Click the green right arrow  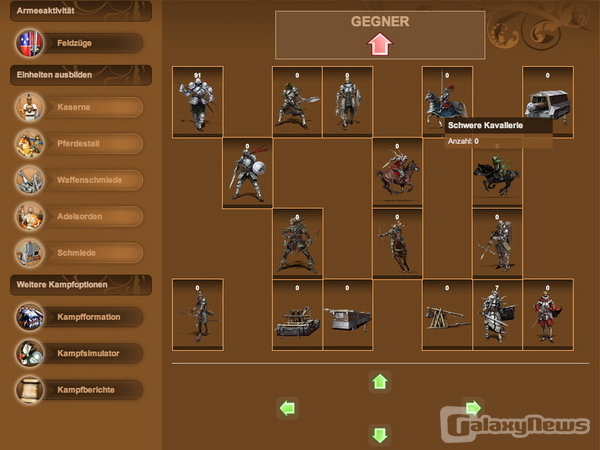tap(473, 407)
